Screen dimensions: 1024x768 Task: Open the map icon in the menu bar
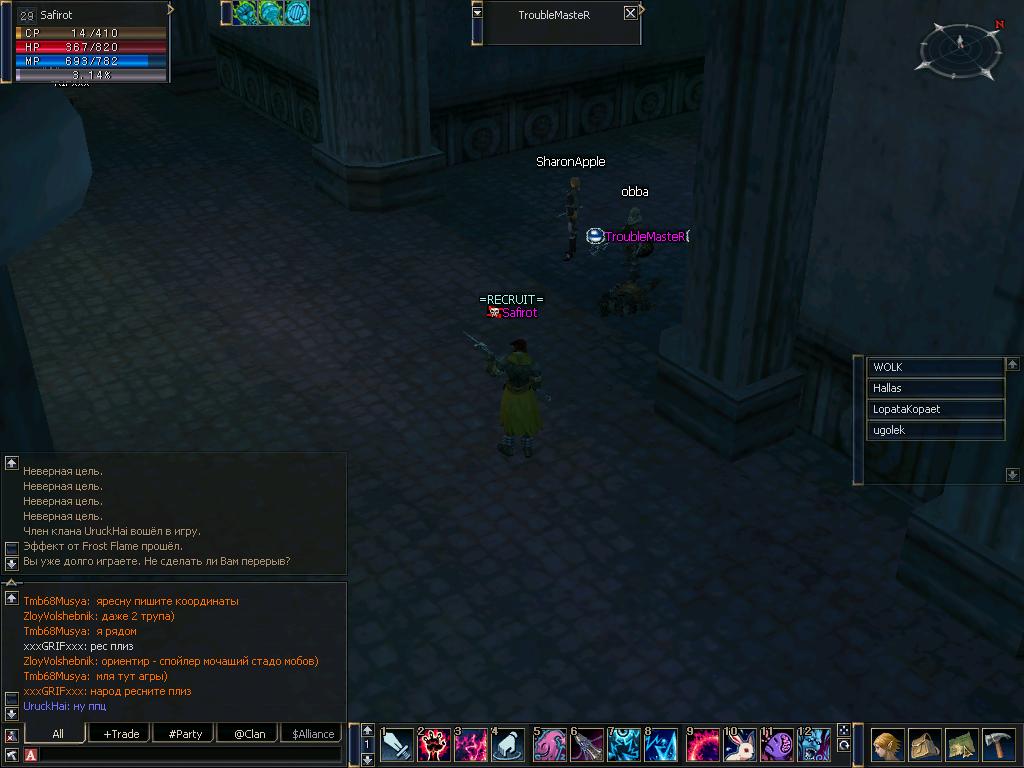coord(961,745)
